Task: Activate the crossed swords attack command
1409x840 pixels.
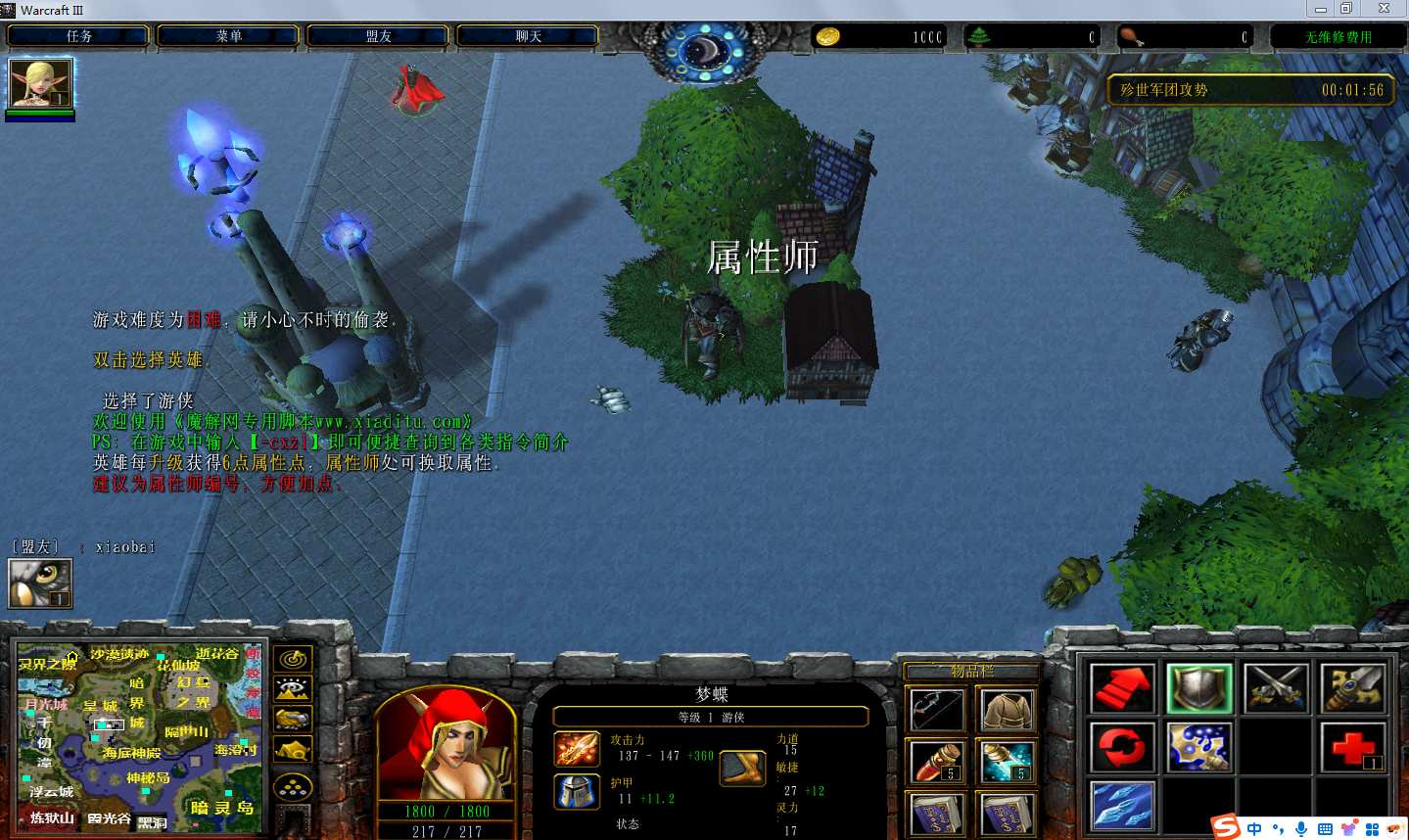Action: [x=1276, y=688]
